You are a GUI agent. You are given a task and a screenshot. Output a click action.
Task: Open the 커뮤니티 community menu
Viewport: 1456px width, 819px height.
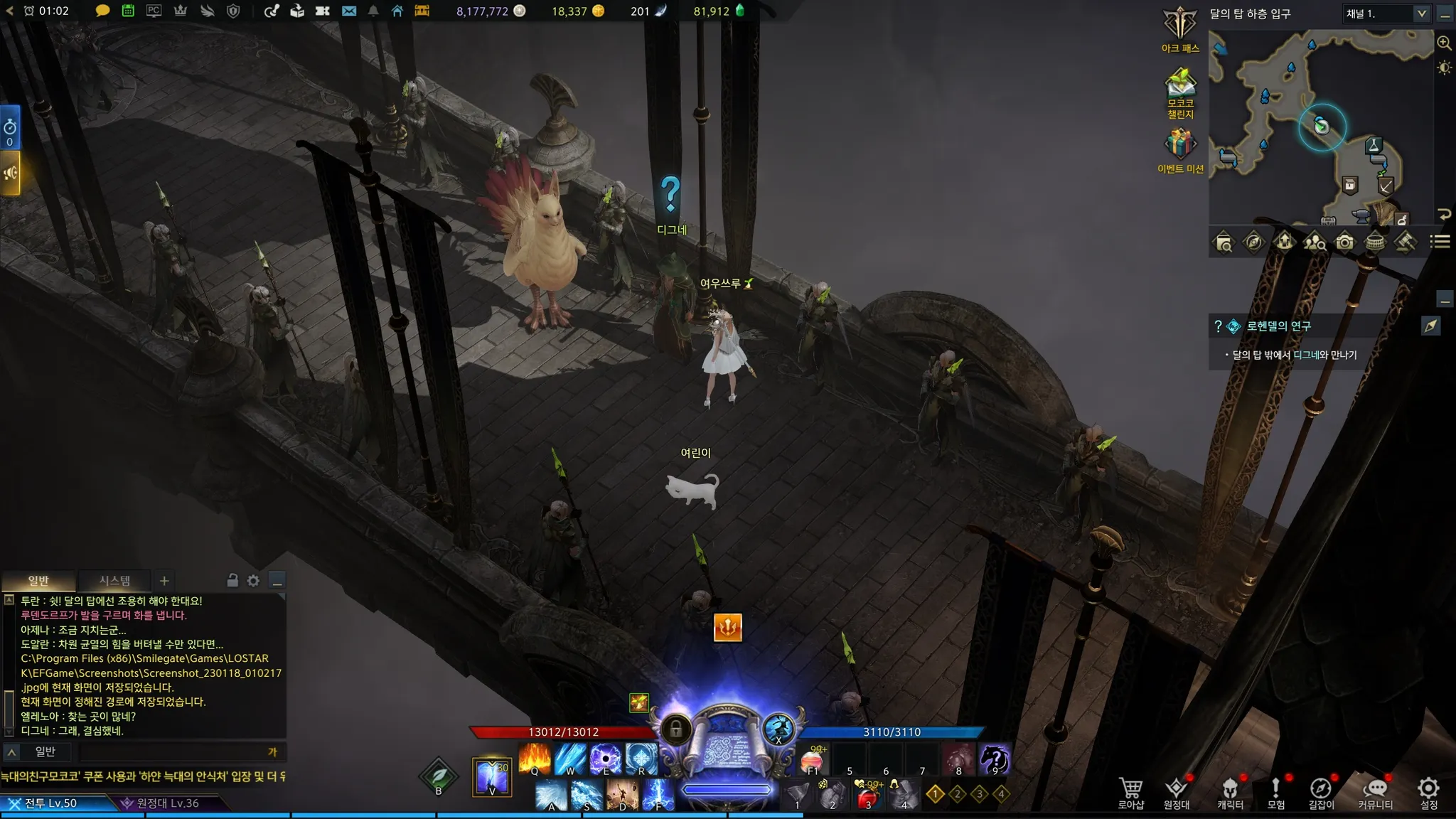(x=1375, y=792)
